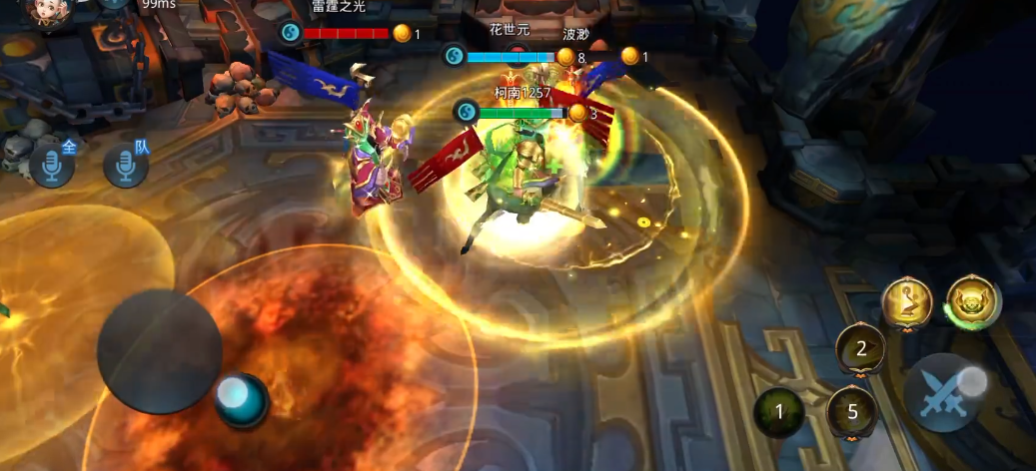
Task: Toggle the all-chat (全) microphone
Action: [52, 165]
